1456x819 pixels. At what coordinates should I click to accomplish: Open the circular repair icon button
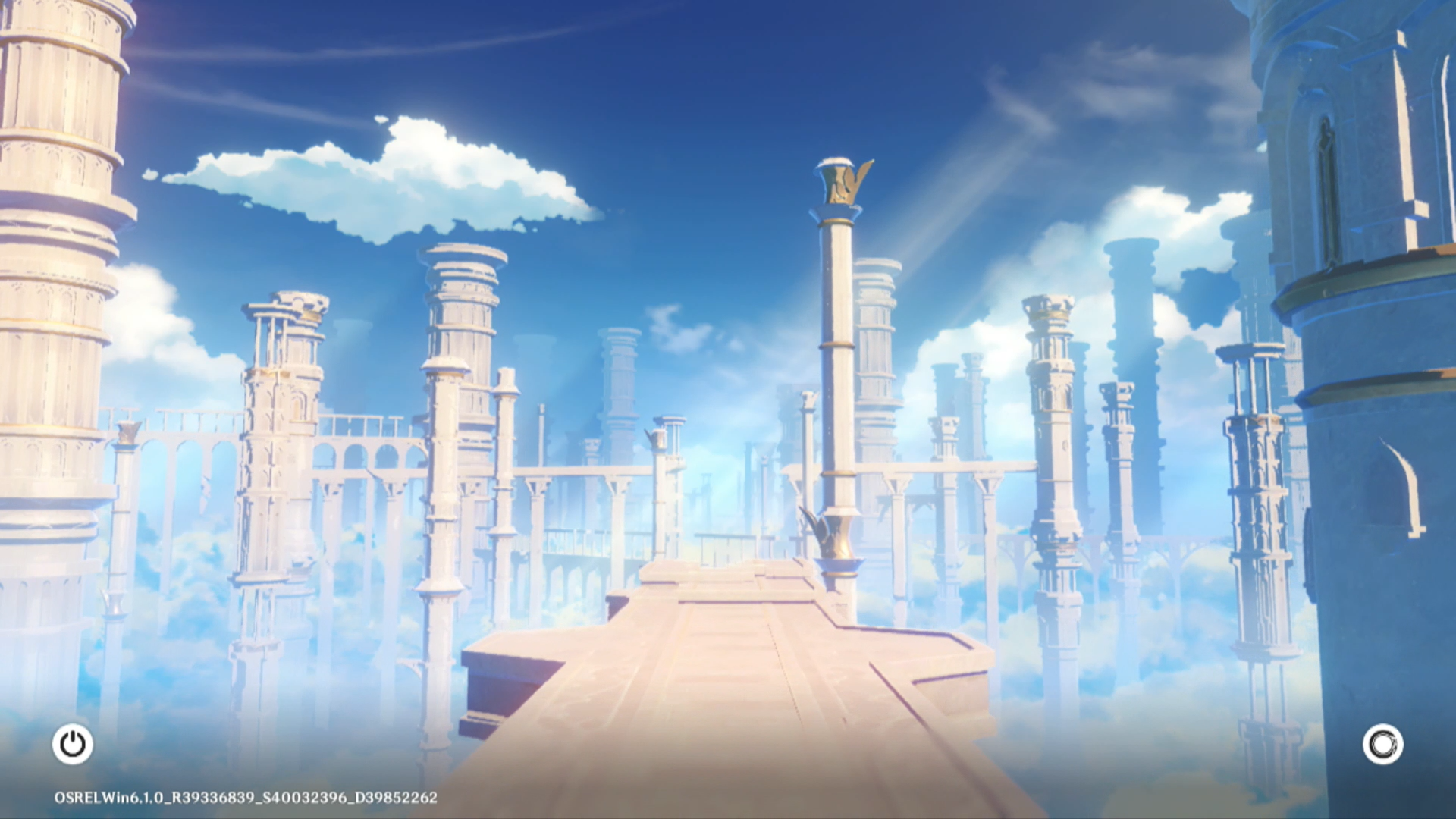click(x=1382, y=744)
